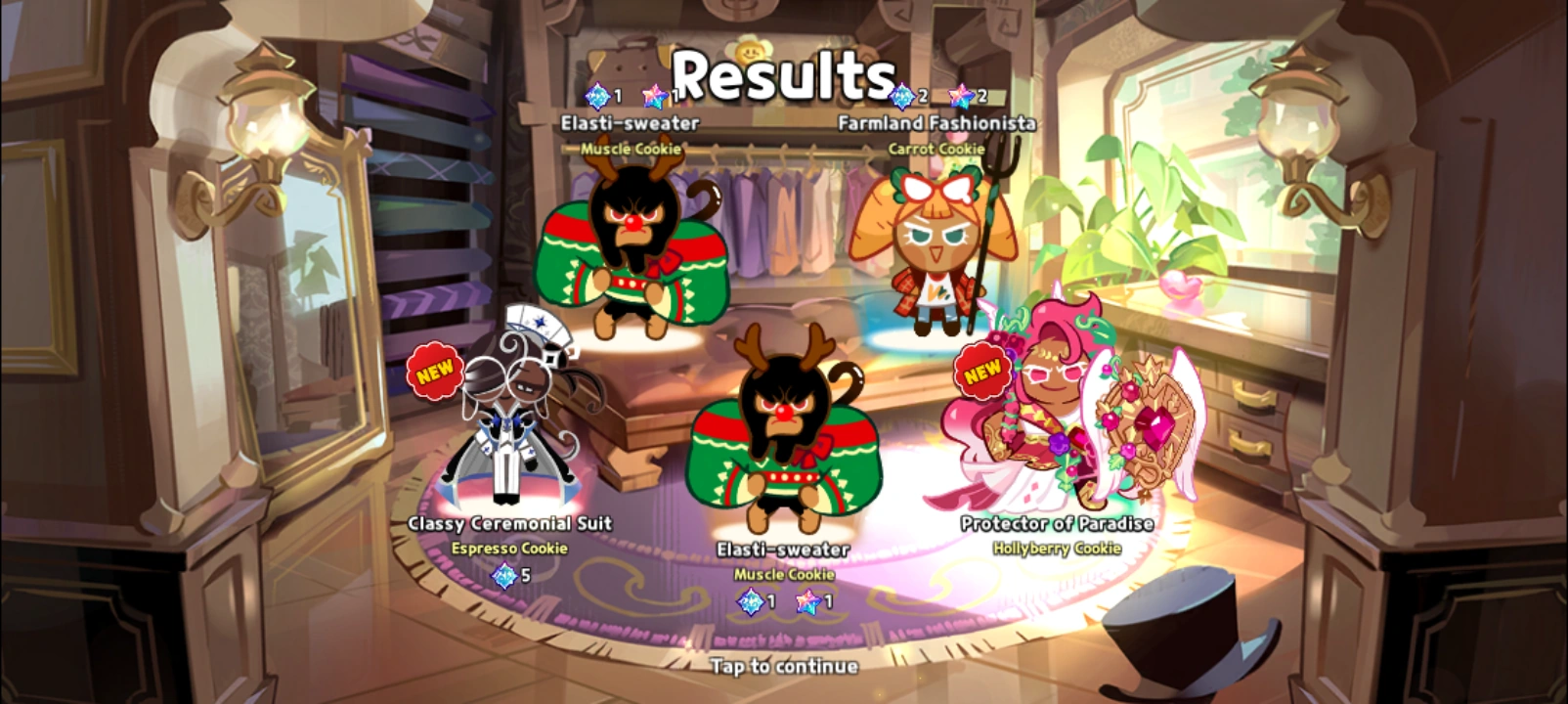Click the rainbow cube icon near Farmland Fashionista
Screen dimensions: 1568x704
pos(900,97)
